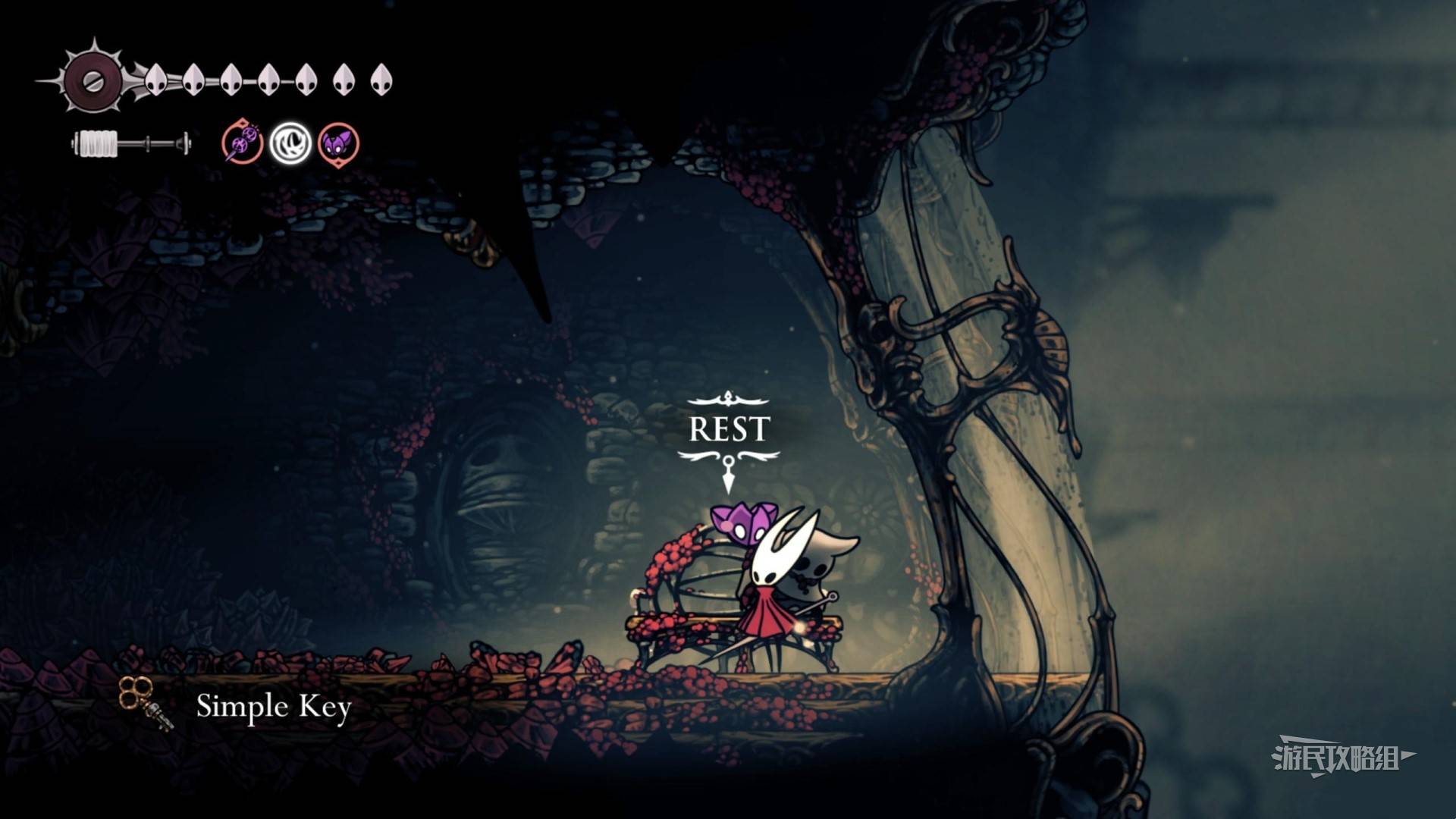This screenshot has width=1456, height=819.
Task: Activate the glowing white silk skill icon
Action: [290, 143]
